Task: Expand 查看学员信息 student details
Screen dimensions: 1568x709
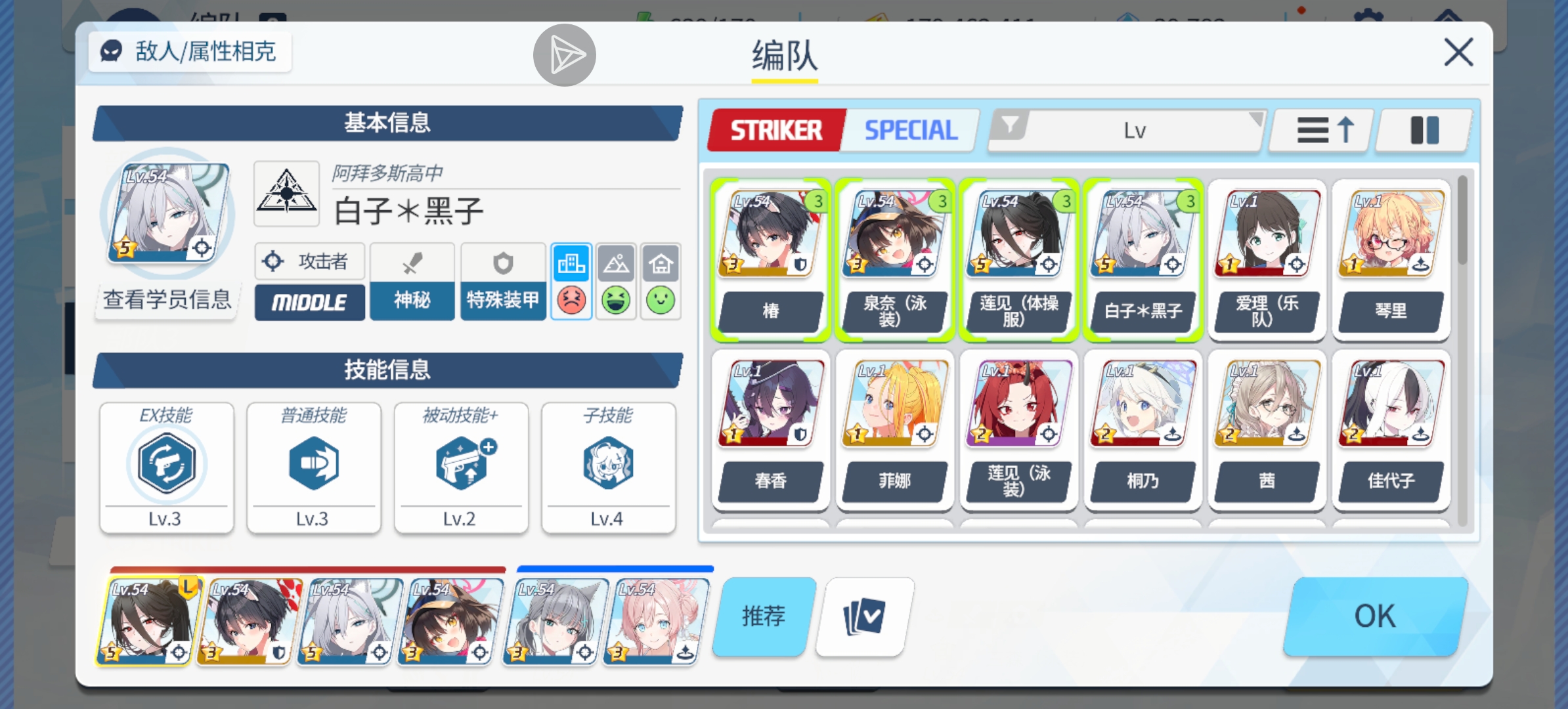Action: point(166,299)
